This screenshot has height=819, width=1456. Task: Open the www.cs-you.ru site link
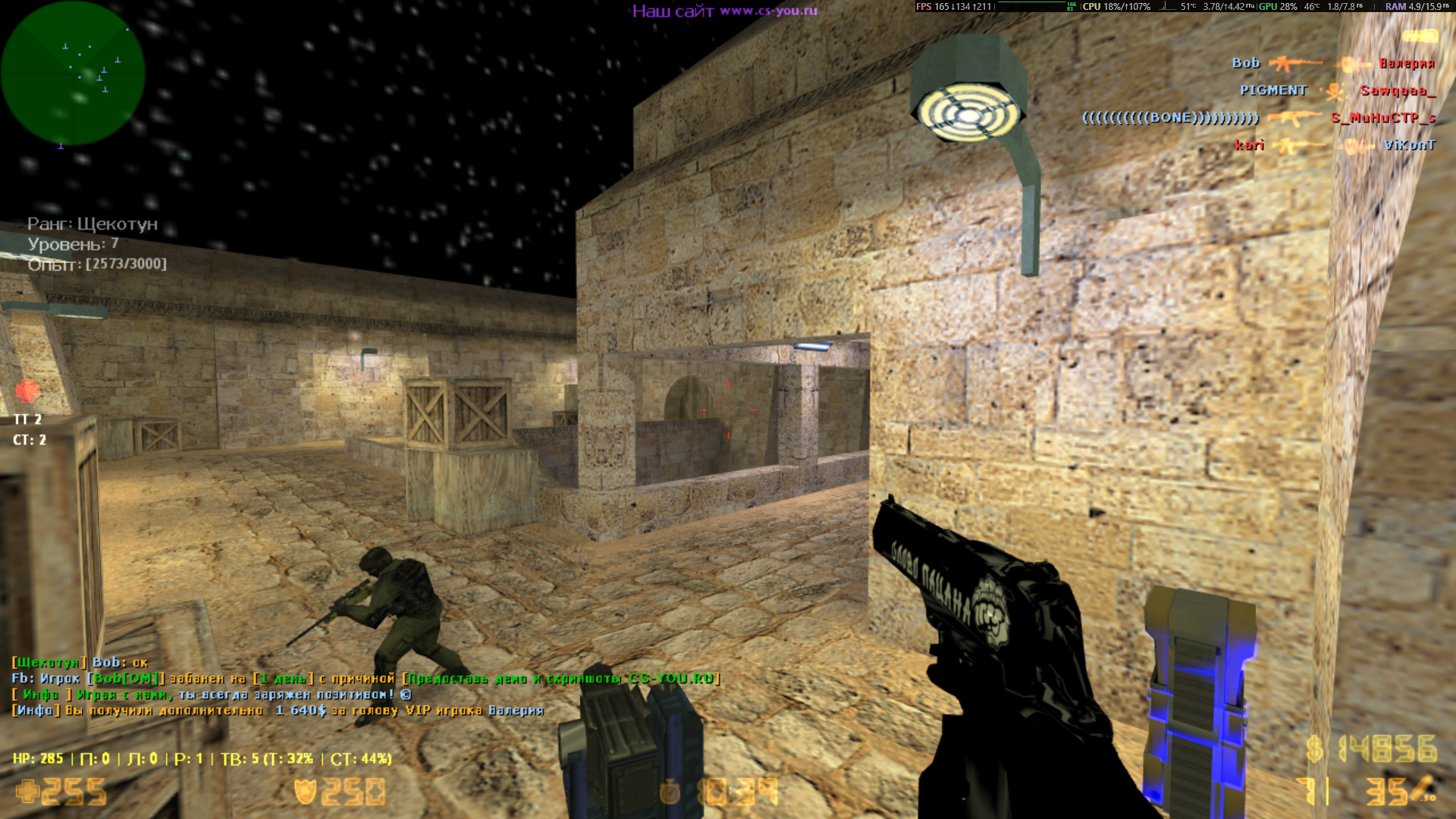click(768, 11)
